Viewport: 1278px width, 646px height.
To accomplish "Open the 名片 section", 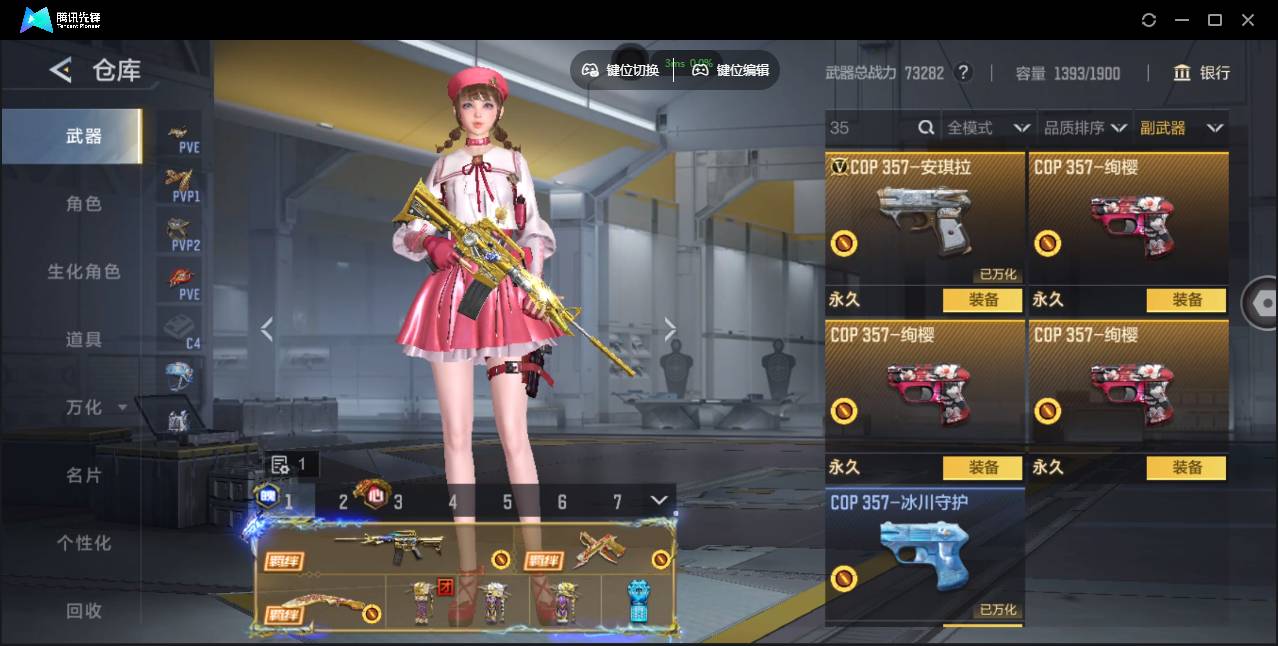I will tap(84, 475).
